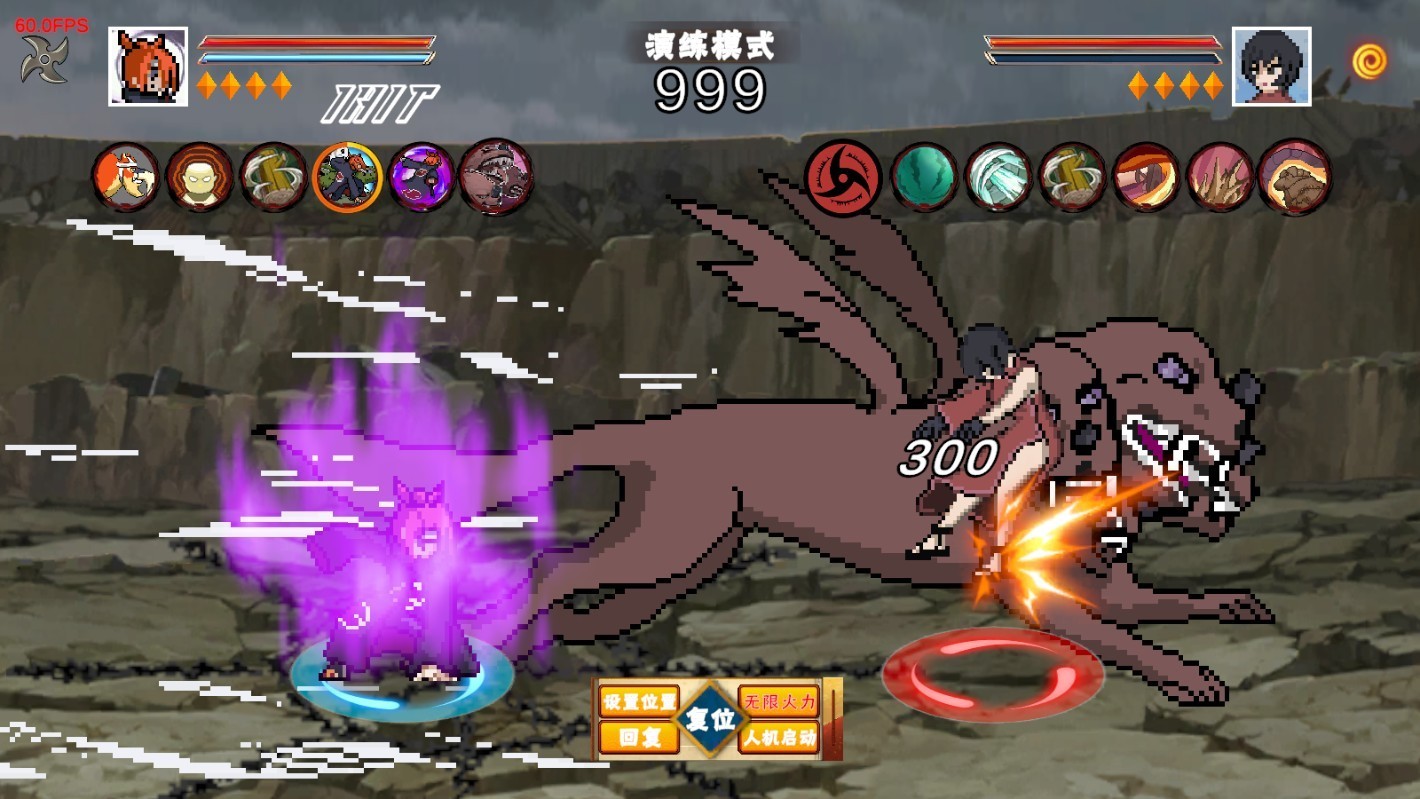Screen dimensions: 1420x799
Task: Start the AI with 人机启动
Action: (x=778, y=738)
